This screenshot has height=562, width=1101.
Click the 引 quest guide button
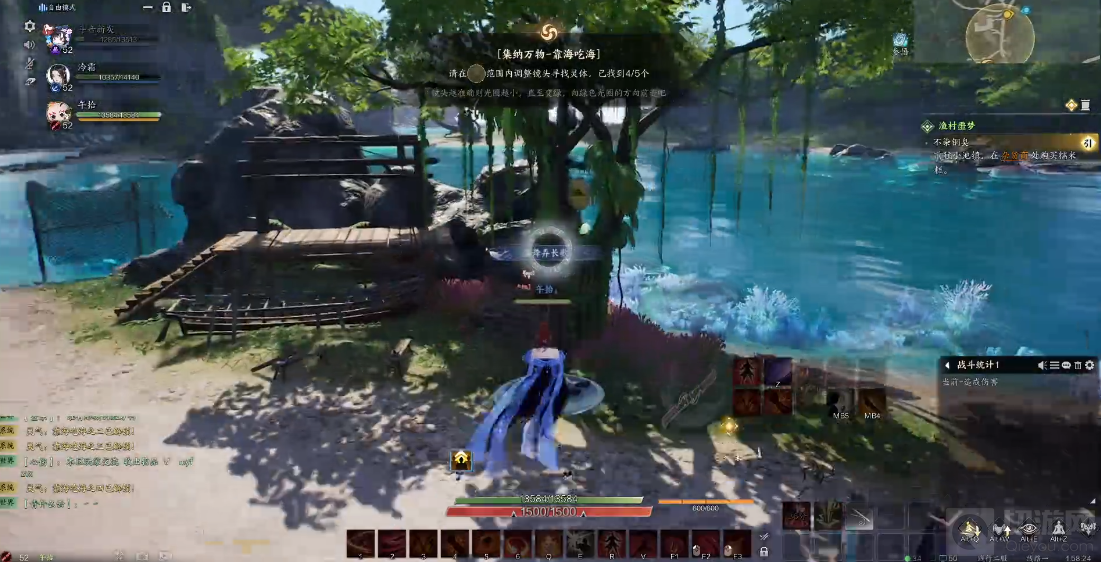click(1088, 143)
